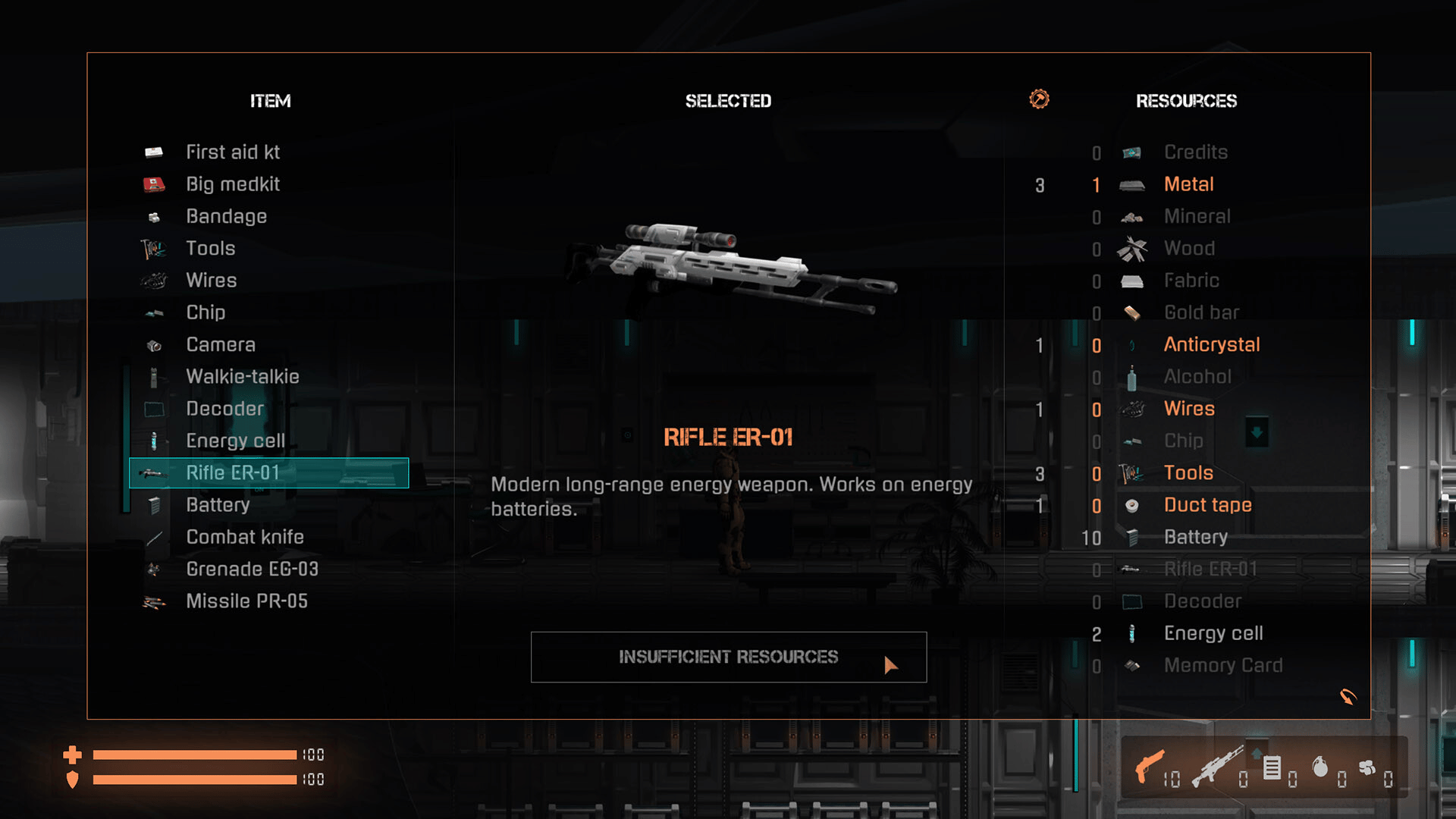
Task: Pick Combat knife from the item list
Action: click(244, 537)
